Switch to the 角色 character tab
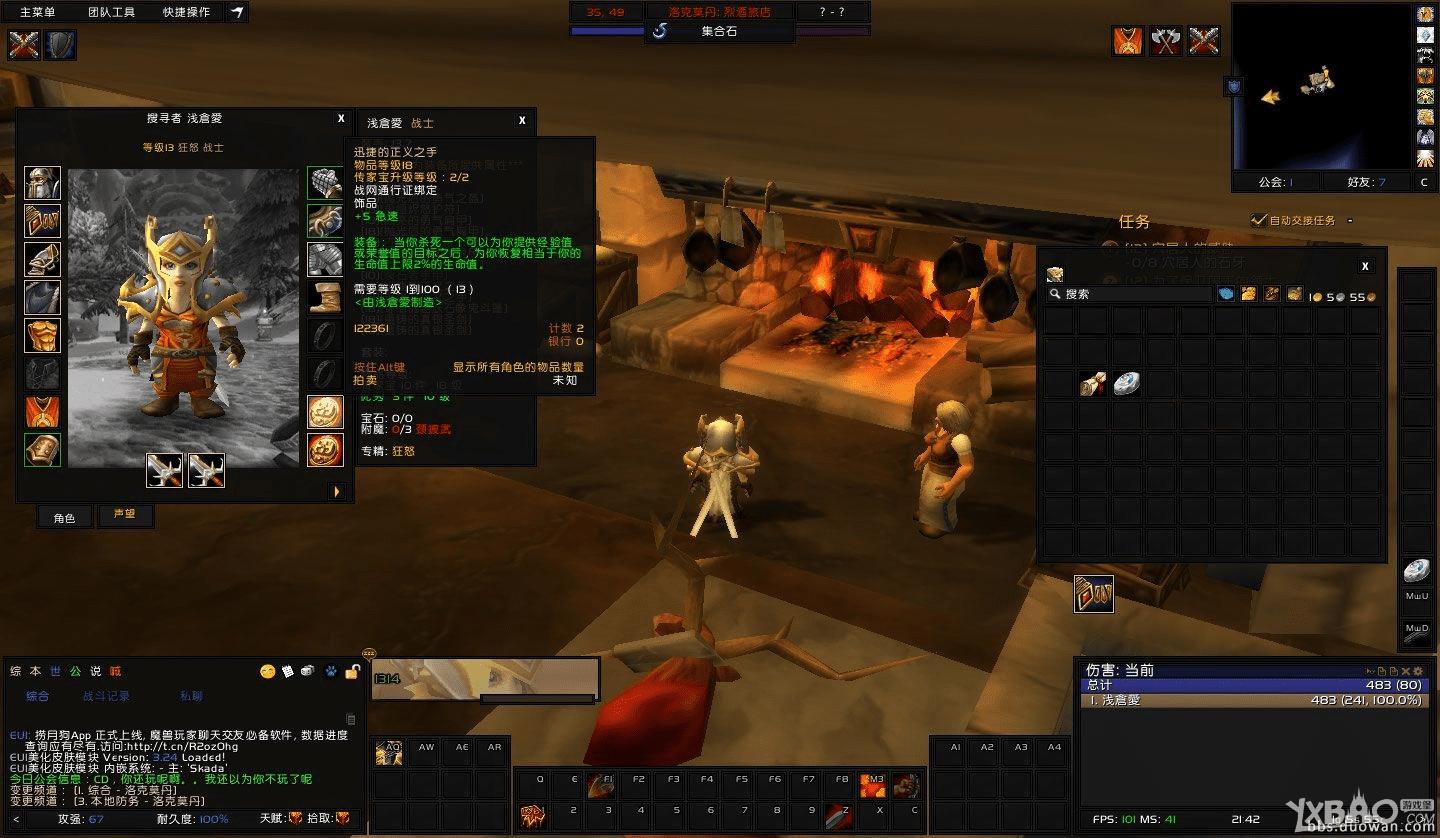The image size is (1440, 838). 64,517
